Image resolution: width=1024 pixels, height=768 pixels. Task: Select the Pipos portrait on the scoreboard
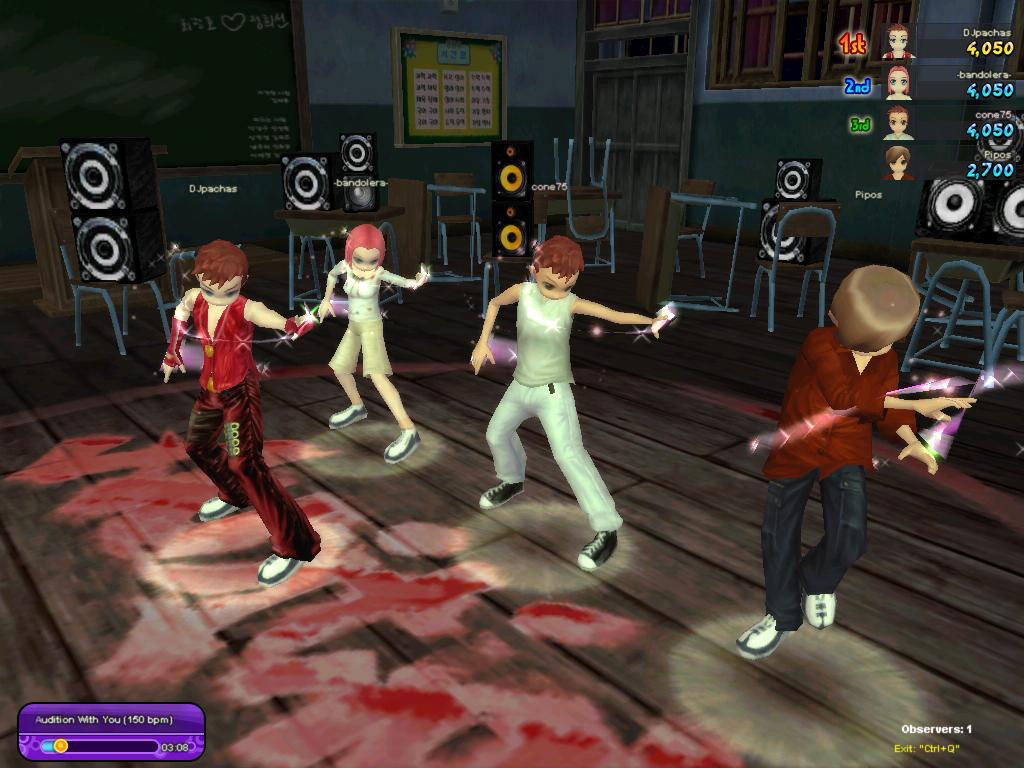coord(898,163)
